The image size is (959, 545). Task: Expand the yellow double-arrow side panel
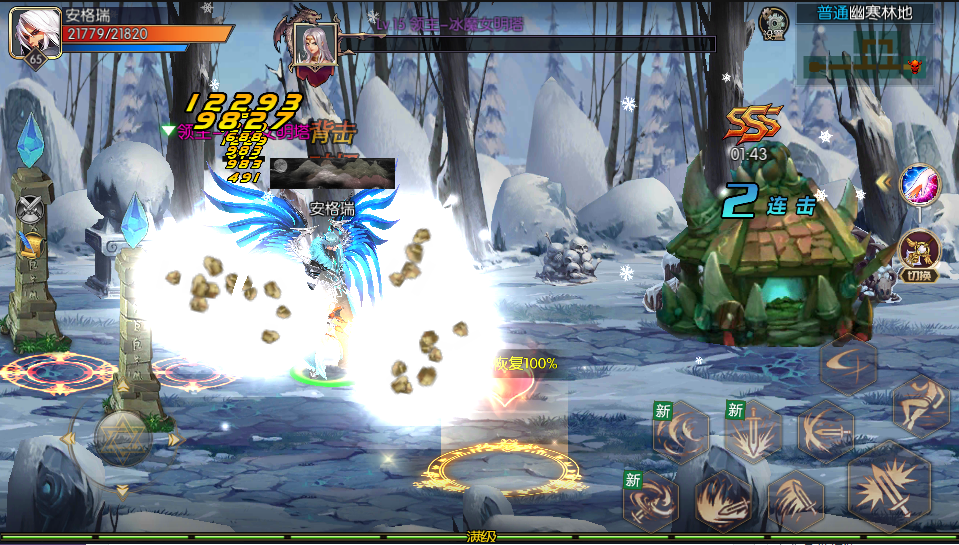pos(883,182)
